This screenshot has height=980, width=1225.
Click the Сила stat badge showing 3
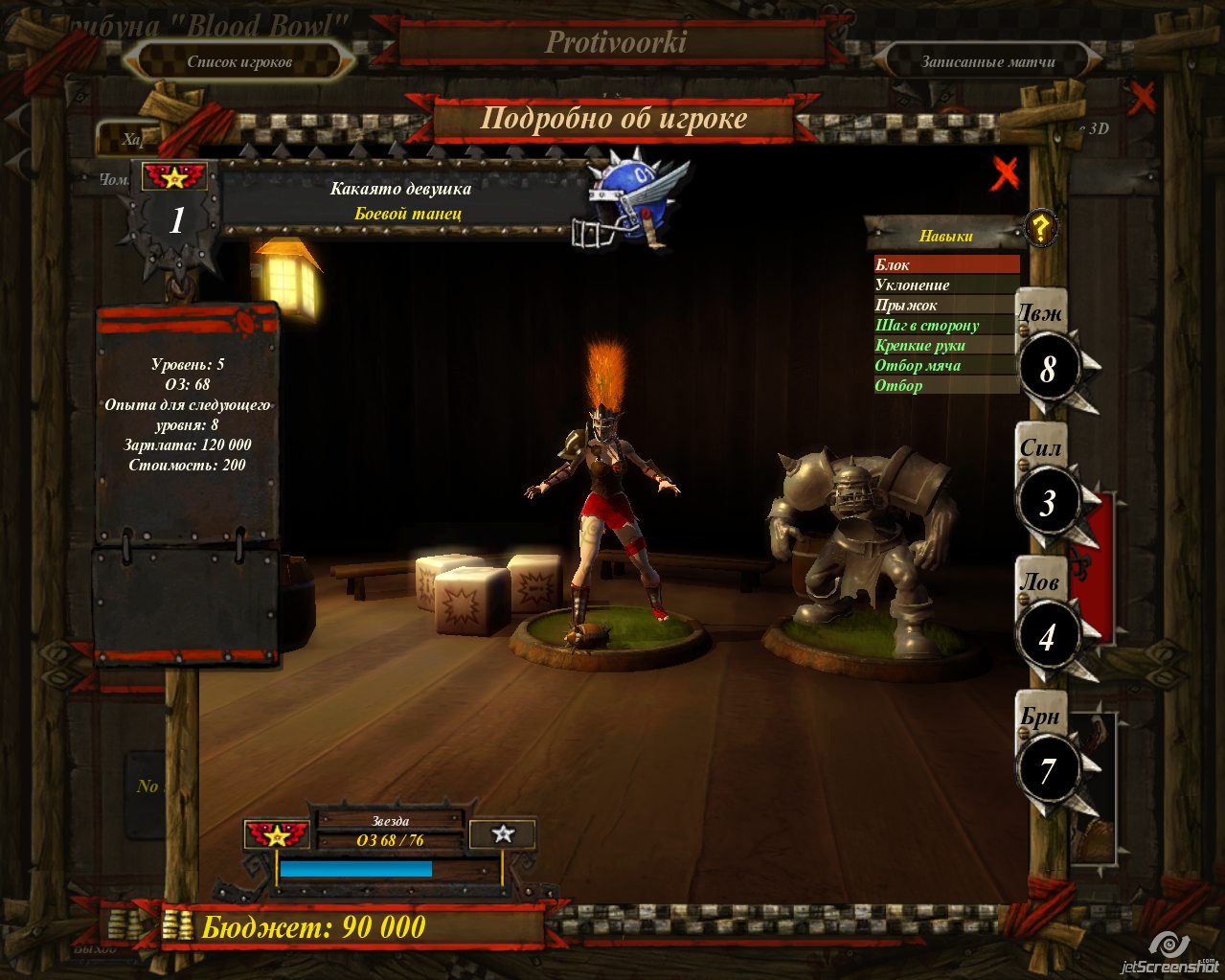[1047, 503]
